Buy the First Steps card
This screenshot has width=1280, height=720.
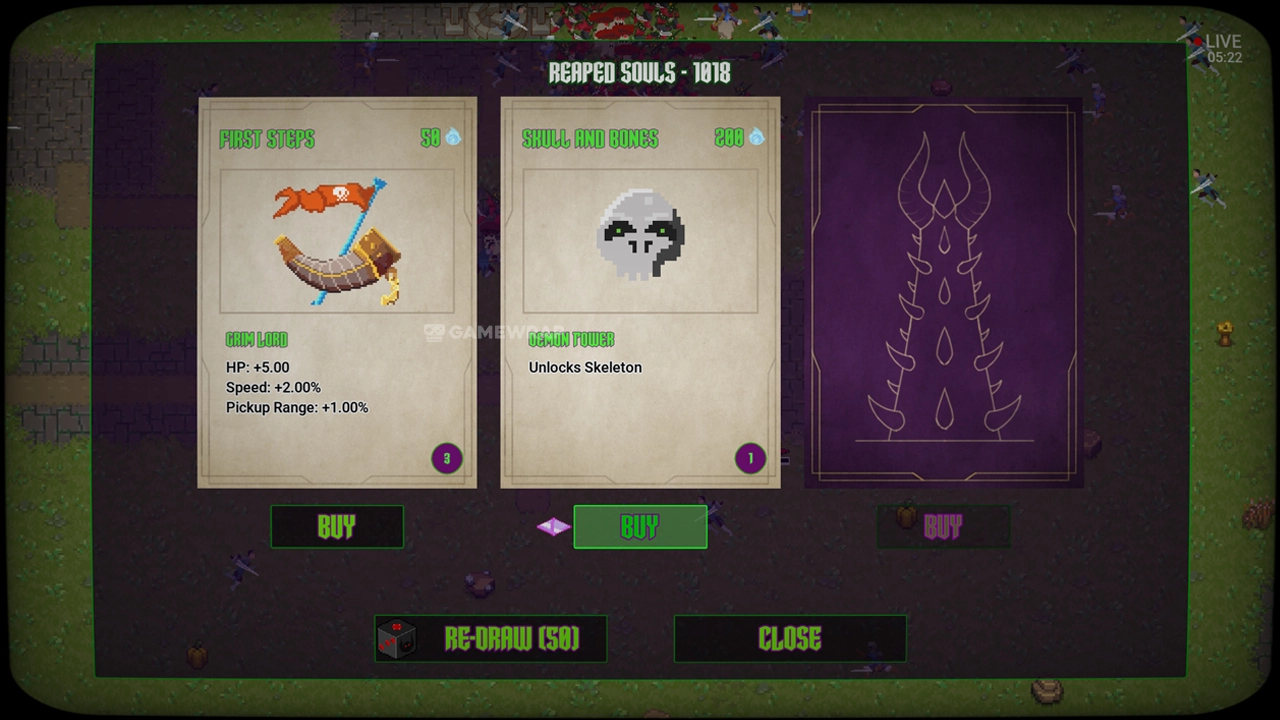pos(337,527)
